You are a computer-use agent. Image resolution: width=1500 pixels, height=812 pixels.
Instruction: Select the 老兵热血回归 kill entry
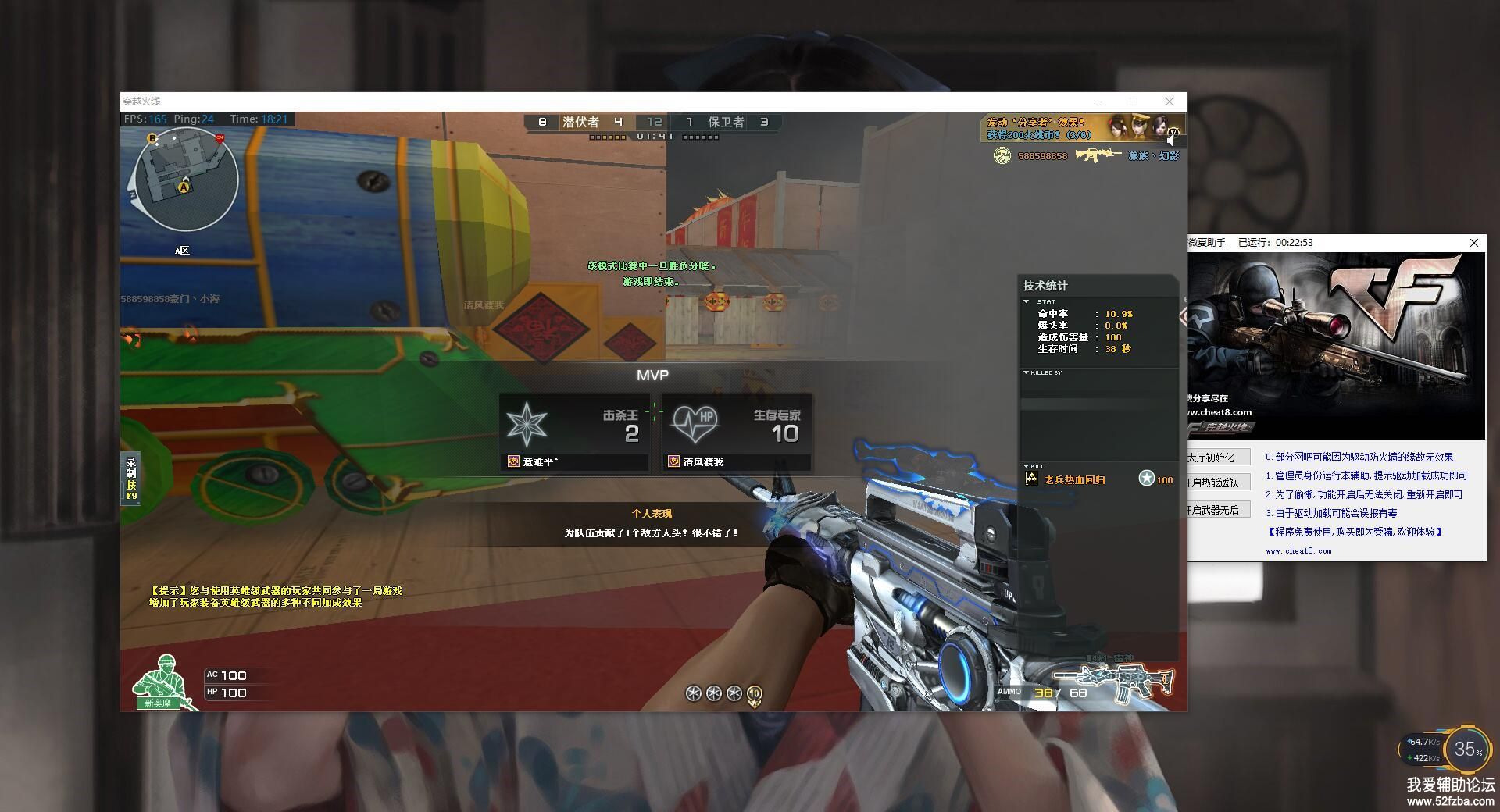[x=1075, y=479]
